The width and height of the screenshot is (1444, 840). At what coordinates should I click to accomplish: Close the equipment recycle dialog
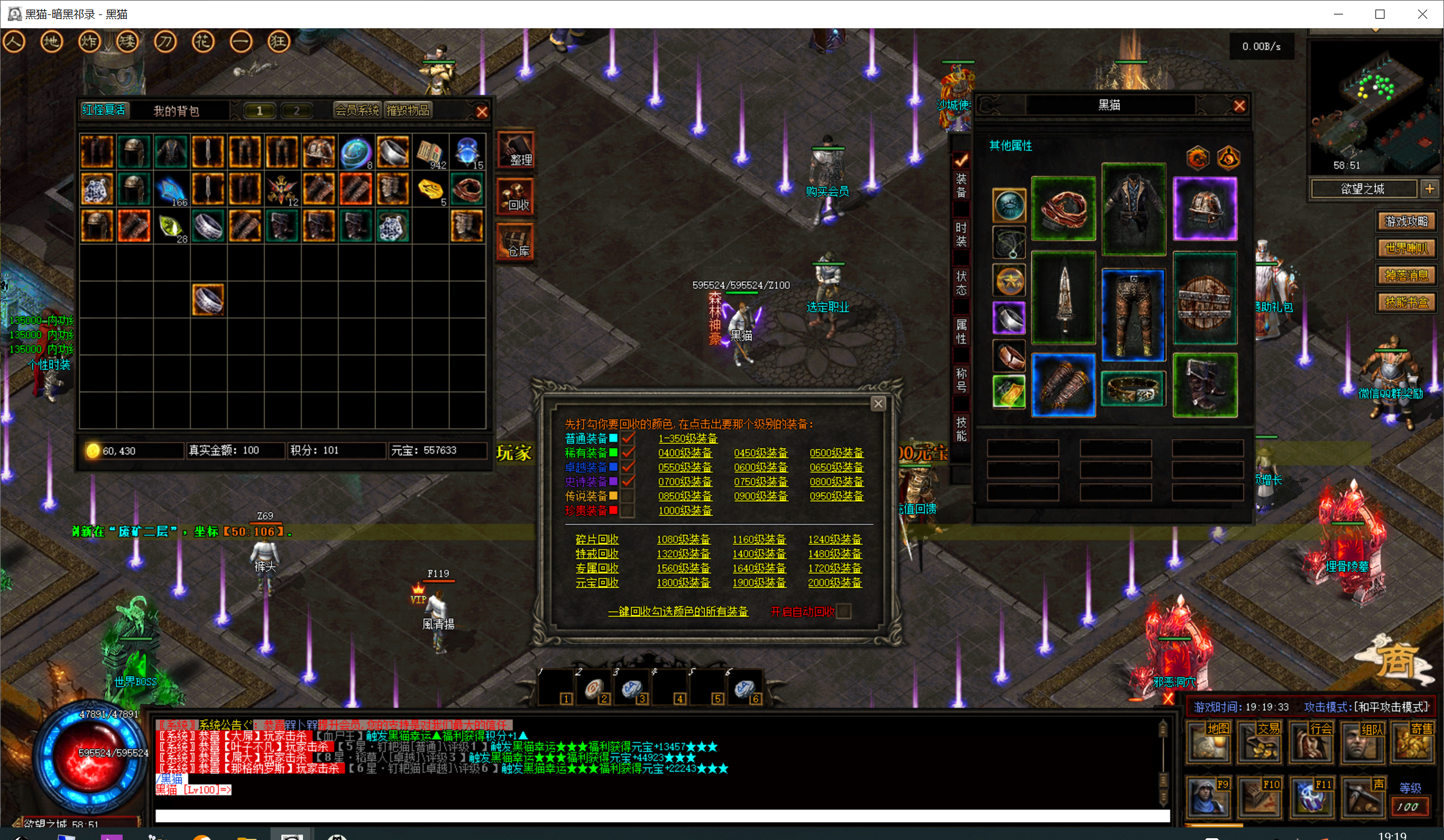tap(878, 404)
